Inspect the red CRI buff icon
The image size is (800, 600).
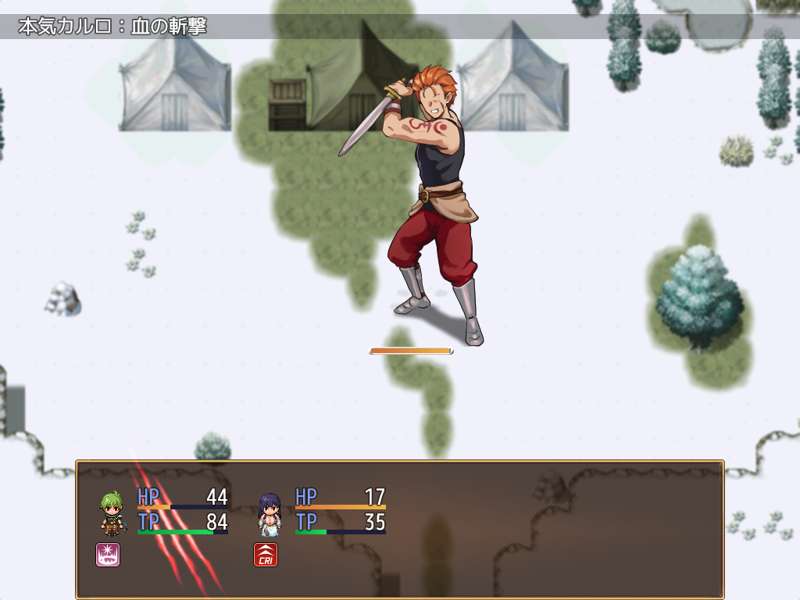click(266, 555)
